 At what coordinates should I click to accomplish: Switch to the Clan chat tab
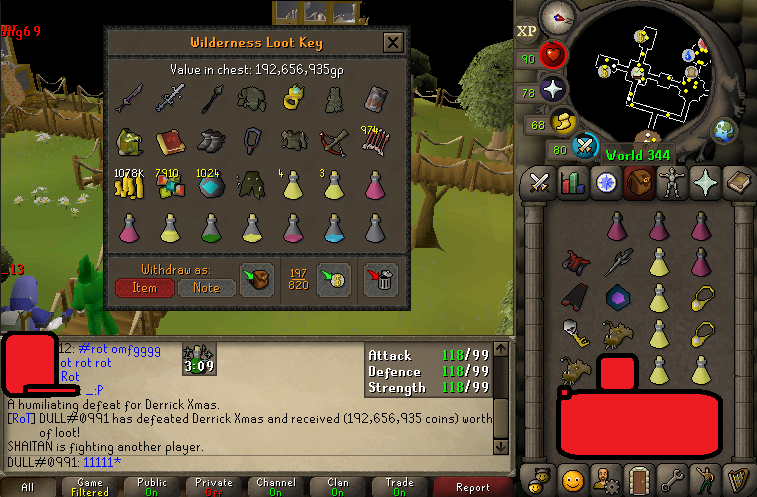point(337,486)
